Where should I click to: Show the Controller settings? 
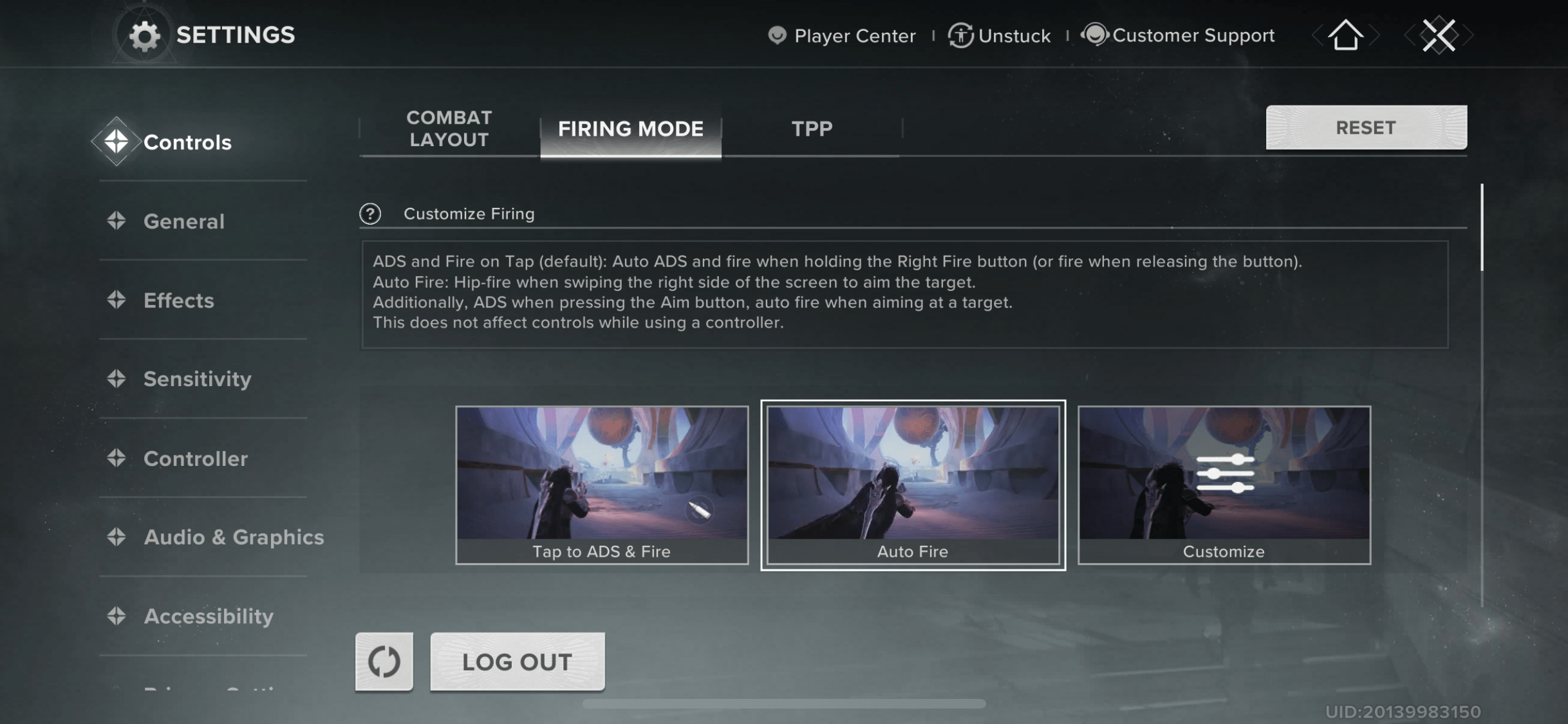point(195,459)
